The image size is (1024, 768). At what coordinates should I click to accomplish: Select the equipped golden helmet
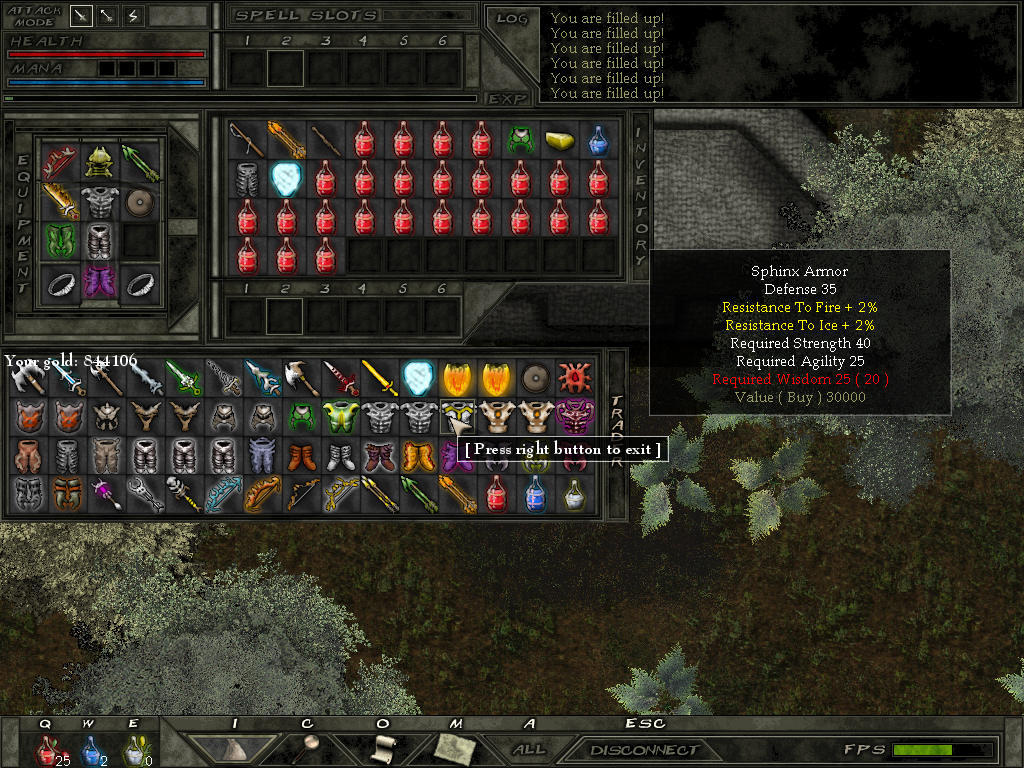99,160
